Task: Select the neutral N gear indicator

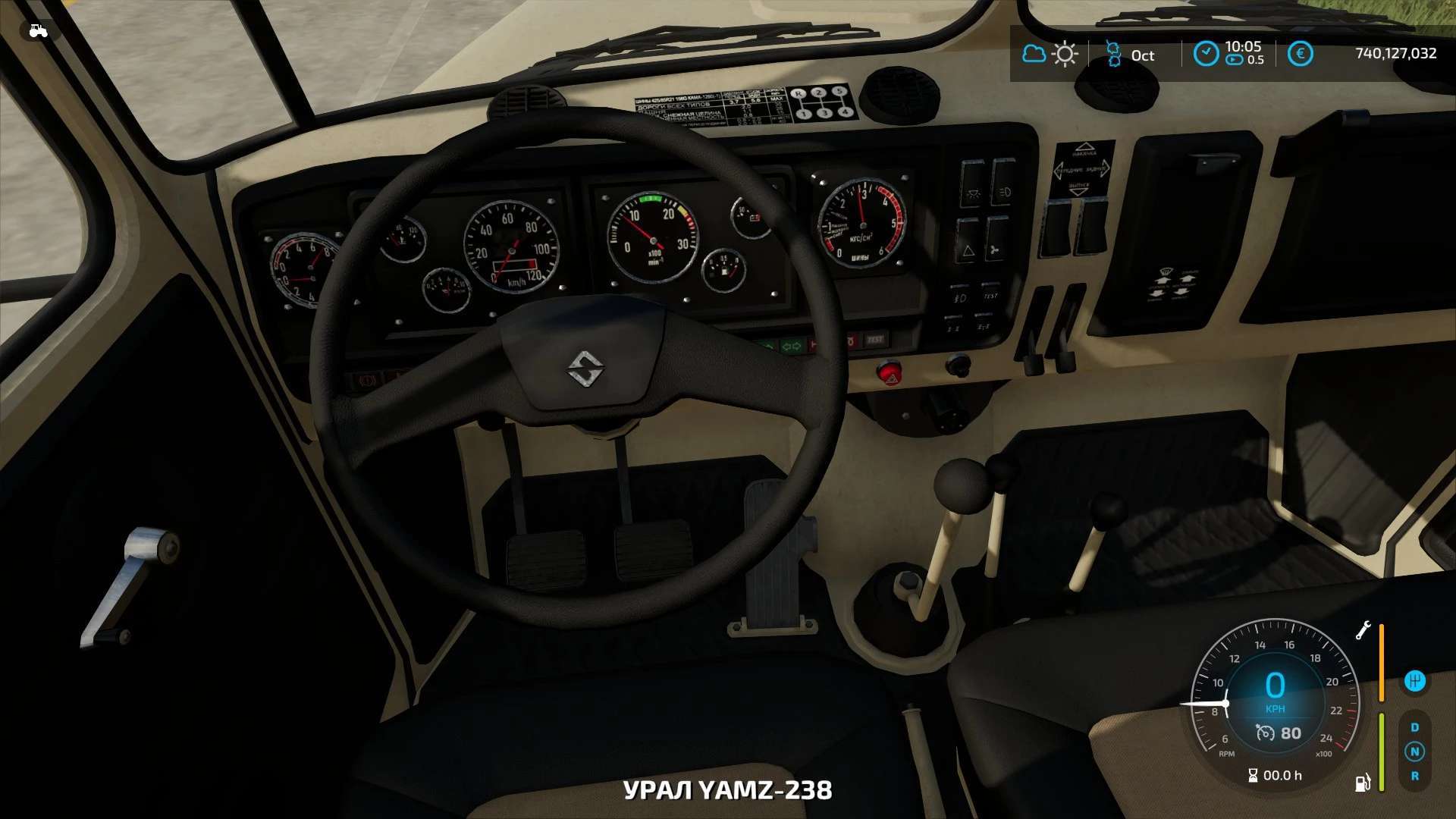Action: pyautogui.click(x=1414, y=752)
